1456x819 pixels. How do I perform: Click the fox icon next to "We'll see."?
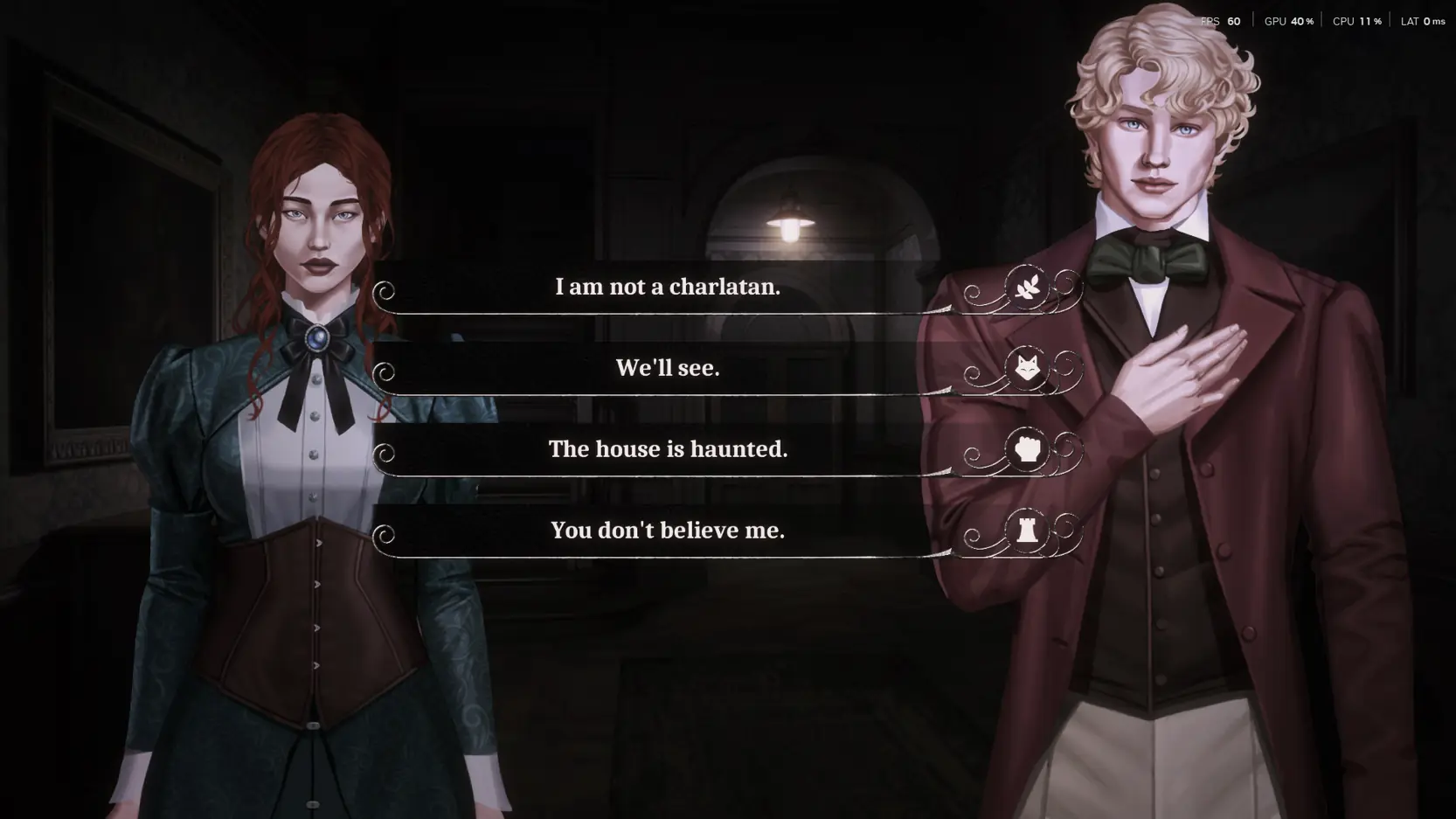(x=1028, y=368)
